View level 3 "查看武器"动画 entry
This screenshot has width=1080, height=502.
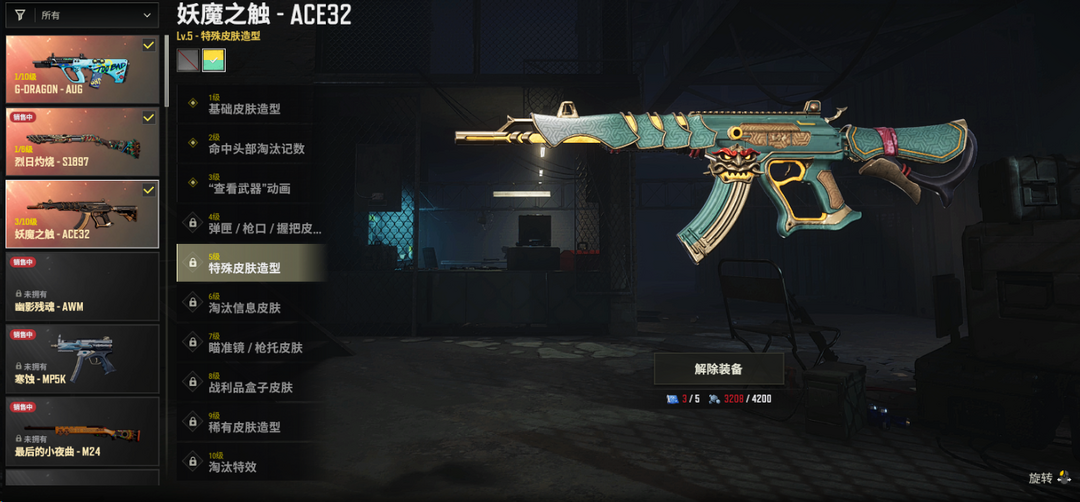click(250, 184)
